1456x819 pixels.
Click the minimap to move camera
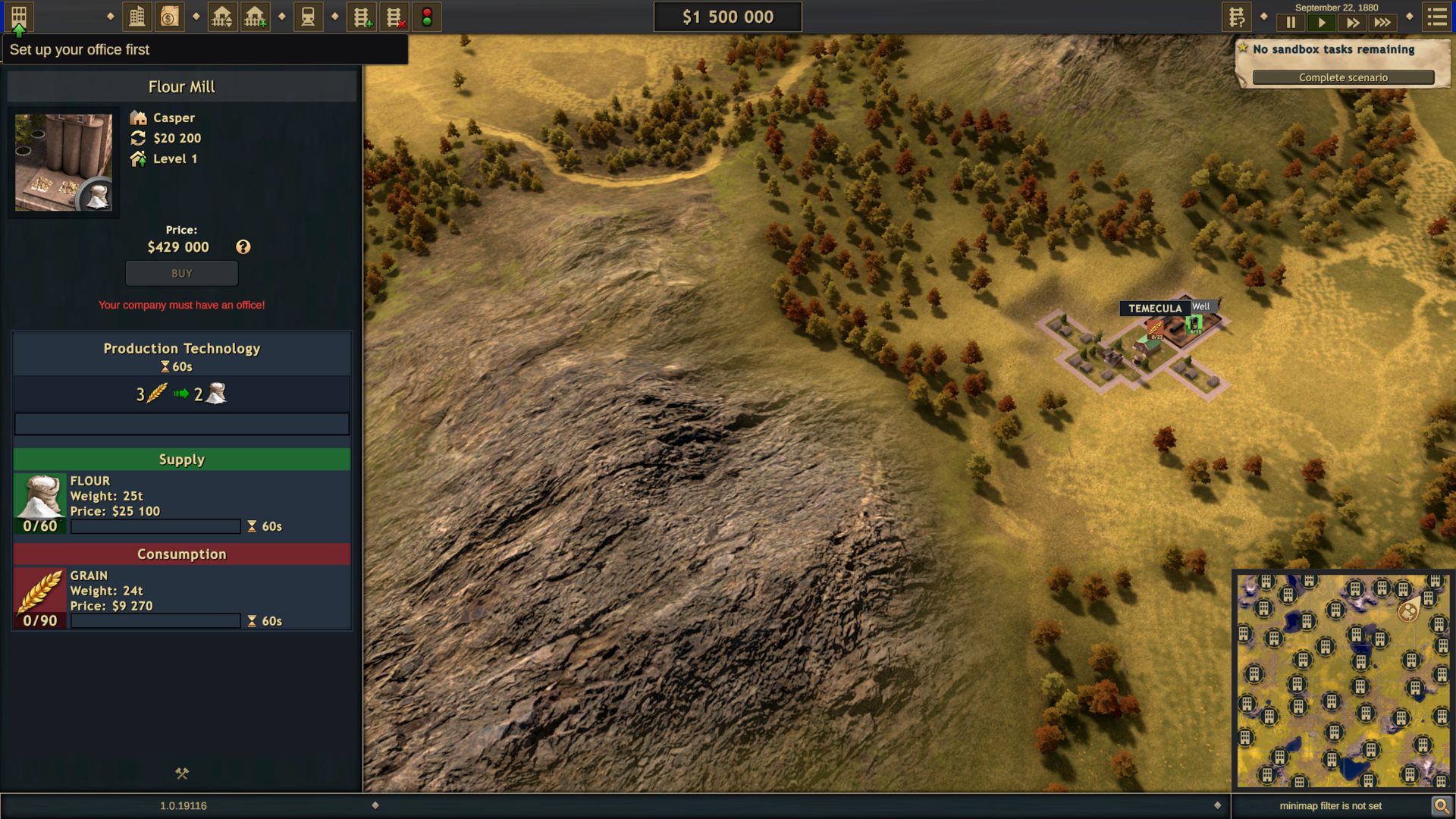point(1342,680)
